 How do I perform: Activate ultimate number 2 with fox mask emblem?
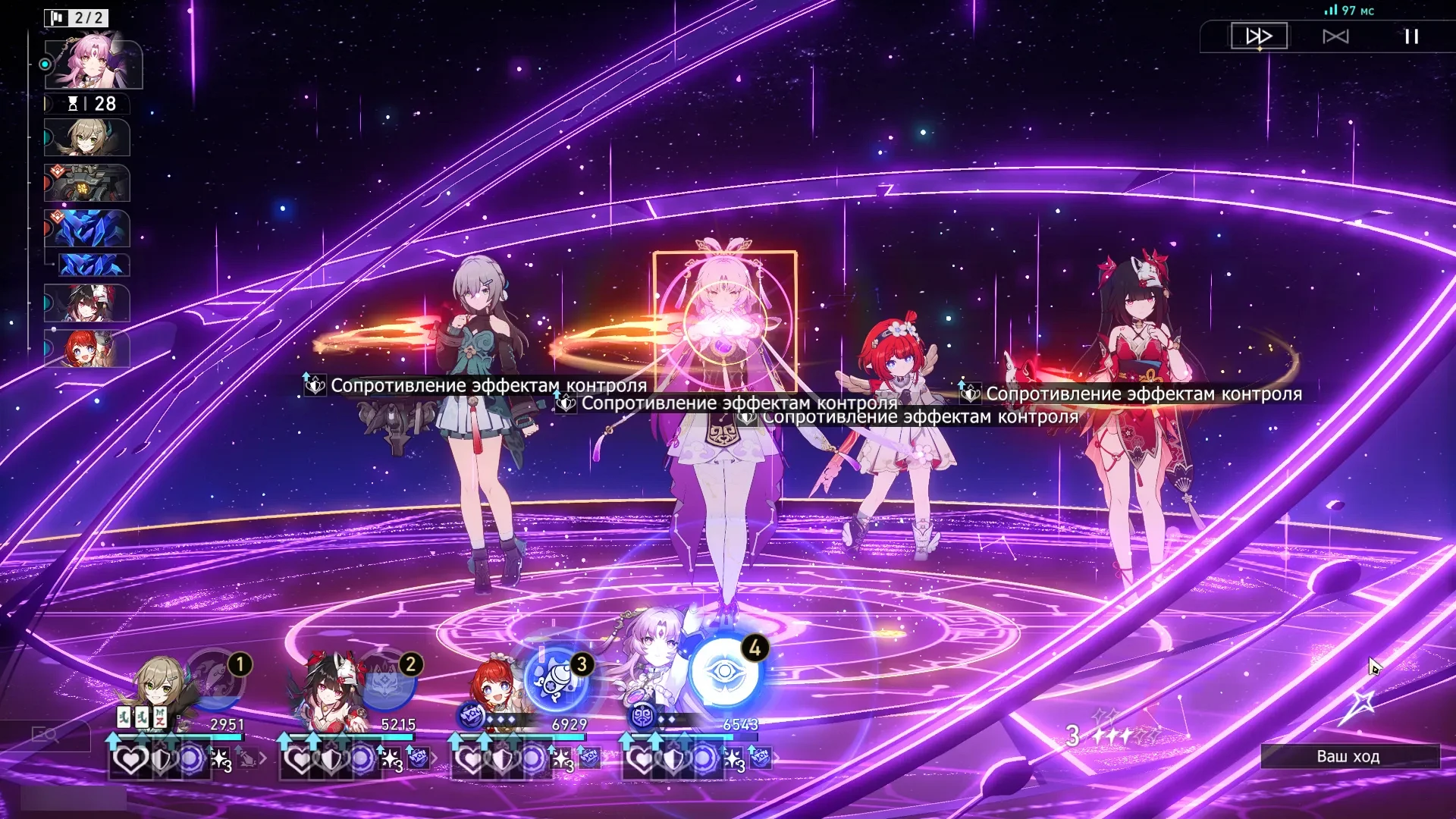pos(387,679)
